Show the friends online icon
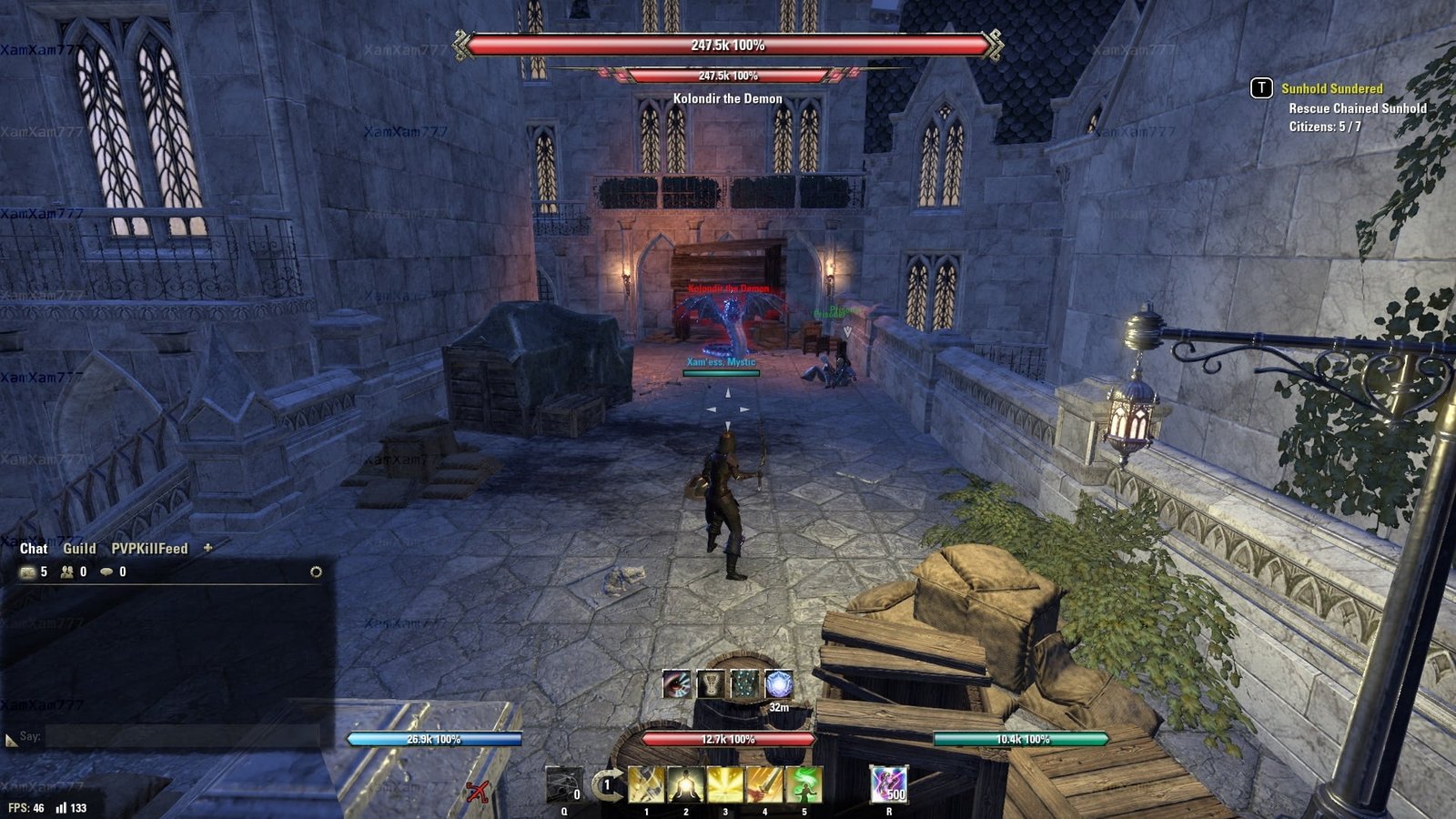The width and height of the screenshot is (1456, 819). coord(67,572)
